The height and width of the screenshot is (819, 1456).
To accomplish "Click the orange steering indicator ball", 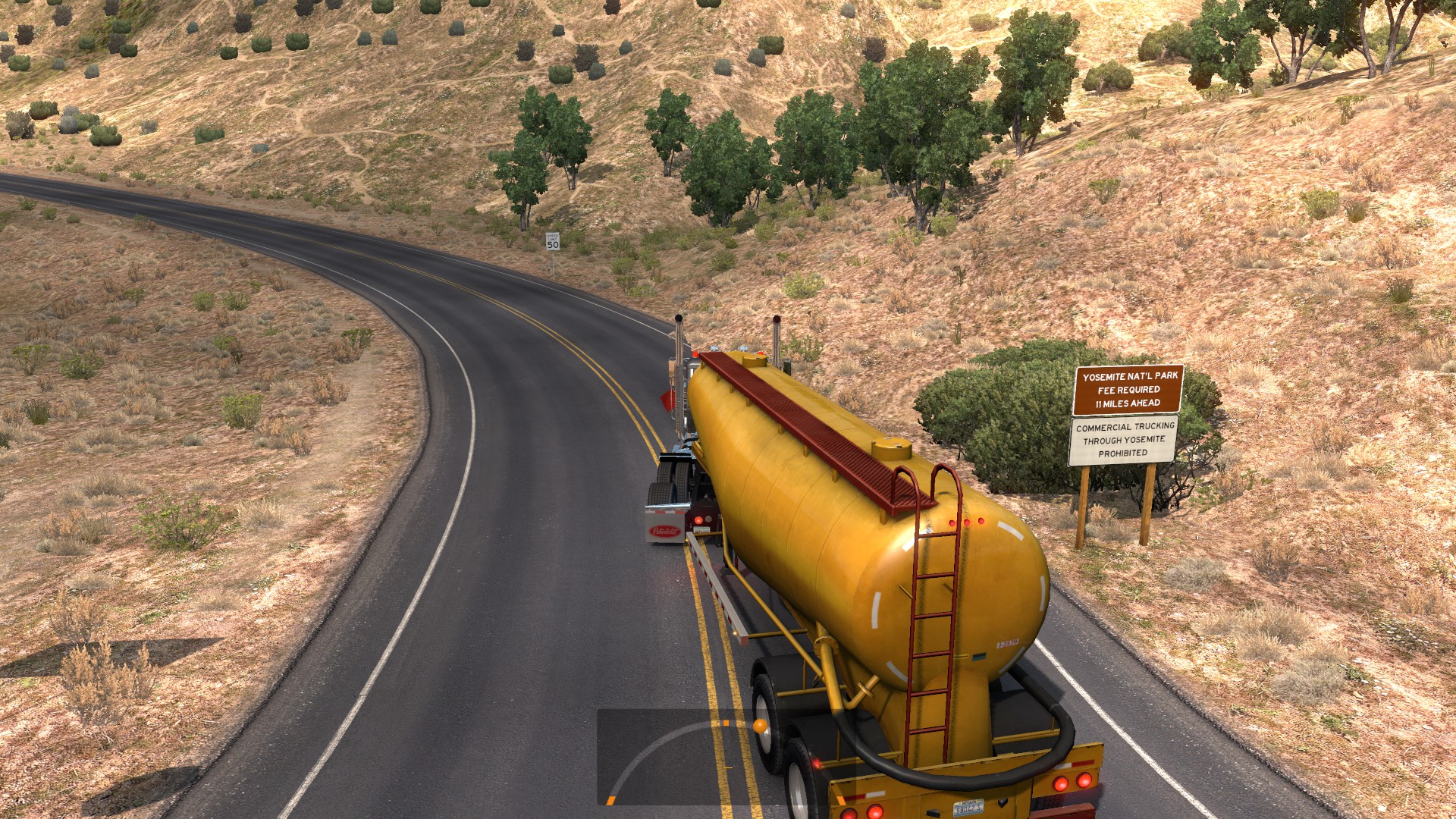I will point(759,727).
